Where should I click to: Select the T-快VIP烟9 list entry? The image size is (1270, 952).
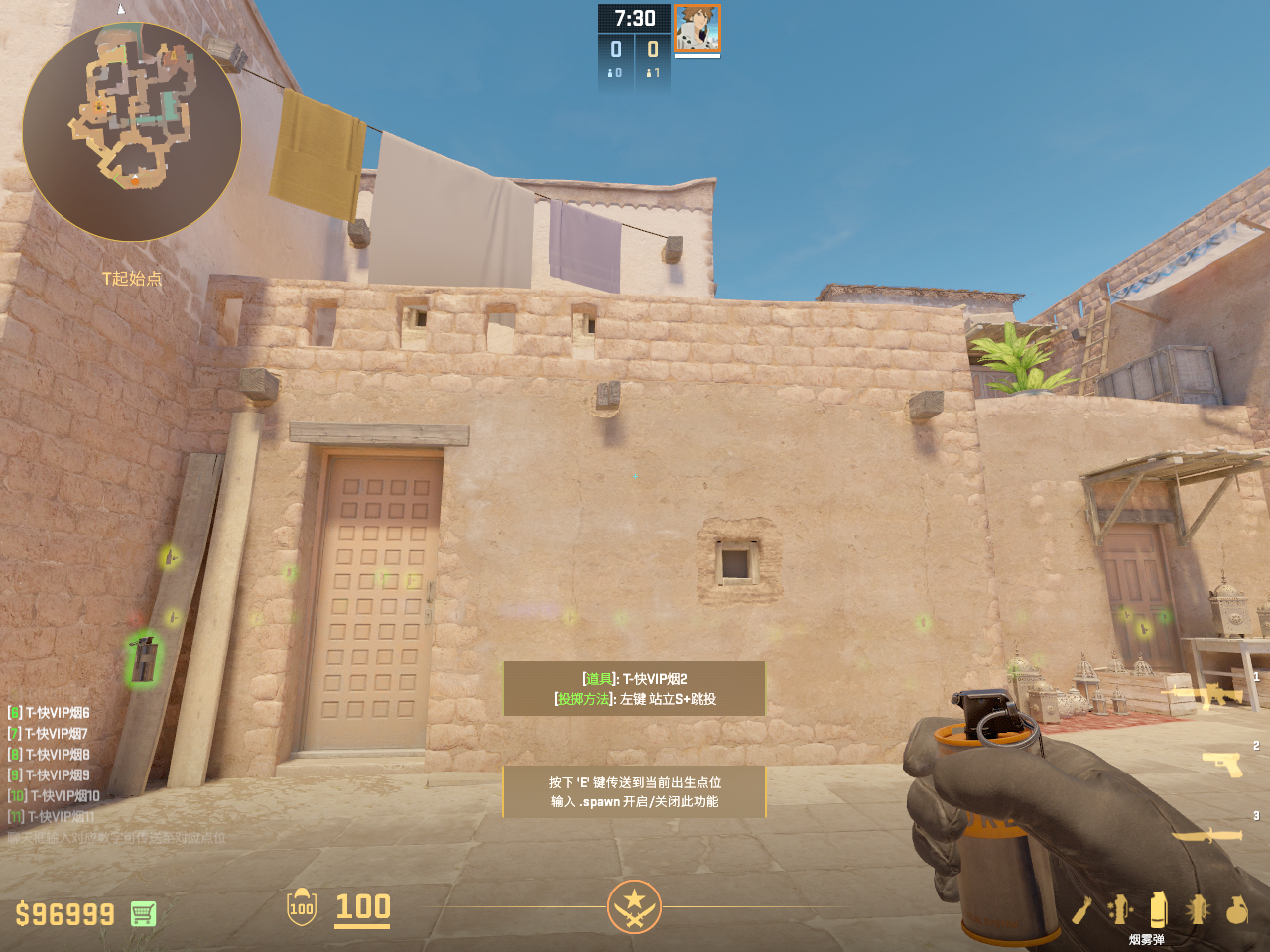pos(50,775)
